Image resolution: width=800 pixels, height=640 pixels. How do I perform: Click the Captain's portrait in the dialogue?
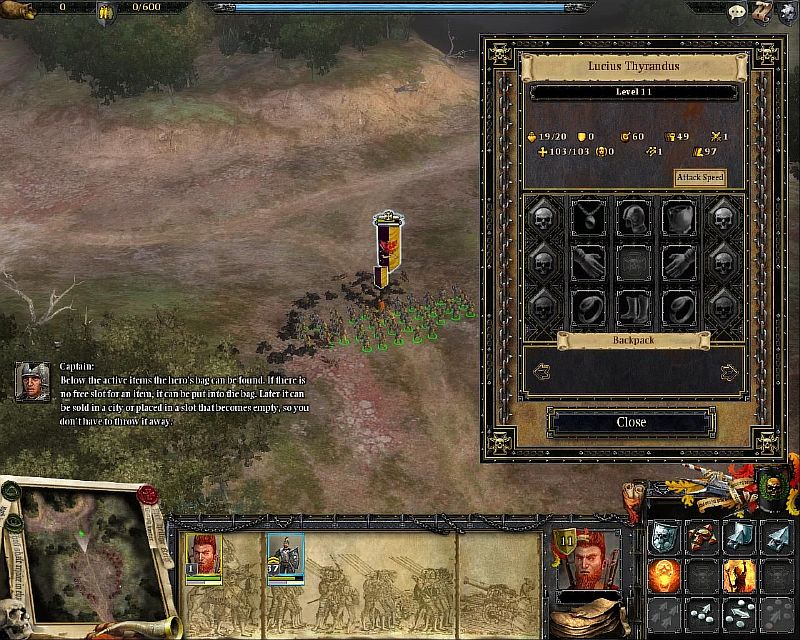tap(32, 381)
